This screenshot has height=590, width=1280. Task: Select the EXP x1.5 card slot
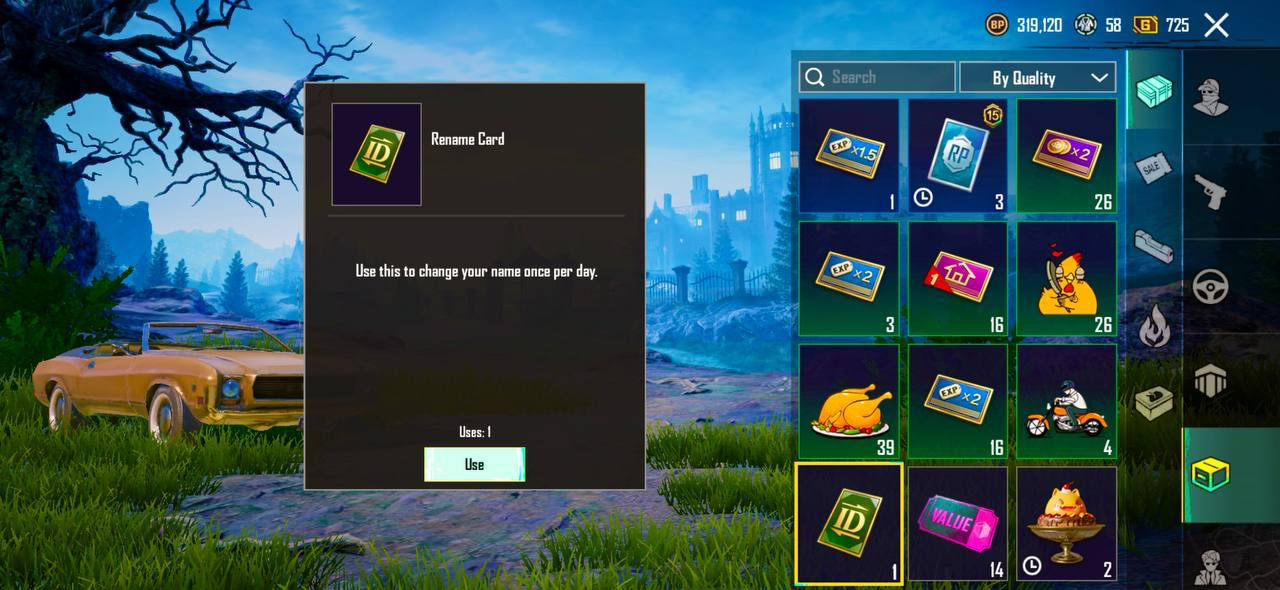pos(849,156)
